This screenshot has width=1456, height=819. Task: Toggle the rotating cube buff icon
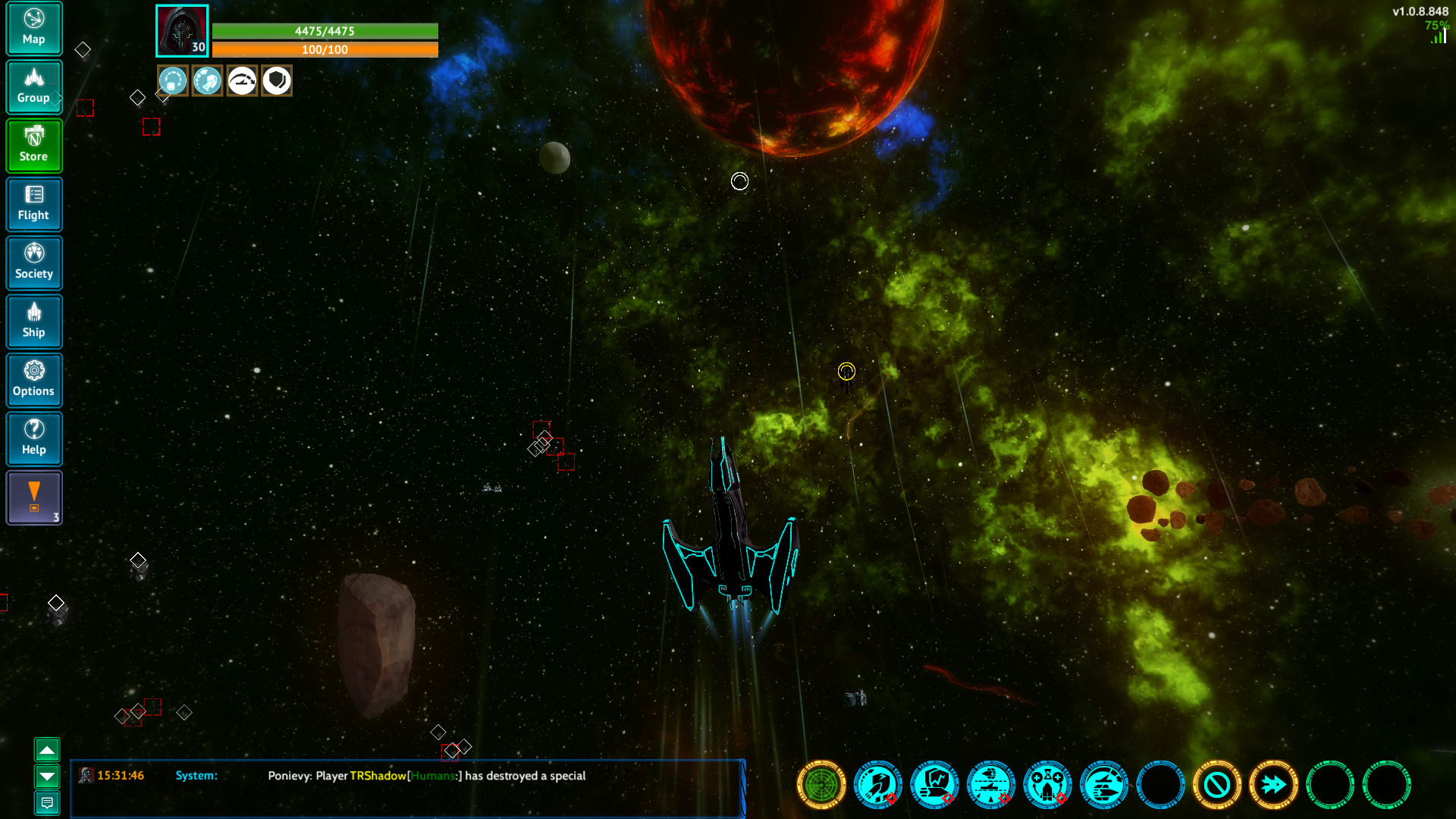coord(173,80)
